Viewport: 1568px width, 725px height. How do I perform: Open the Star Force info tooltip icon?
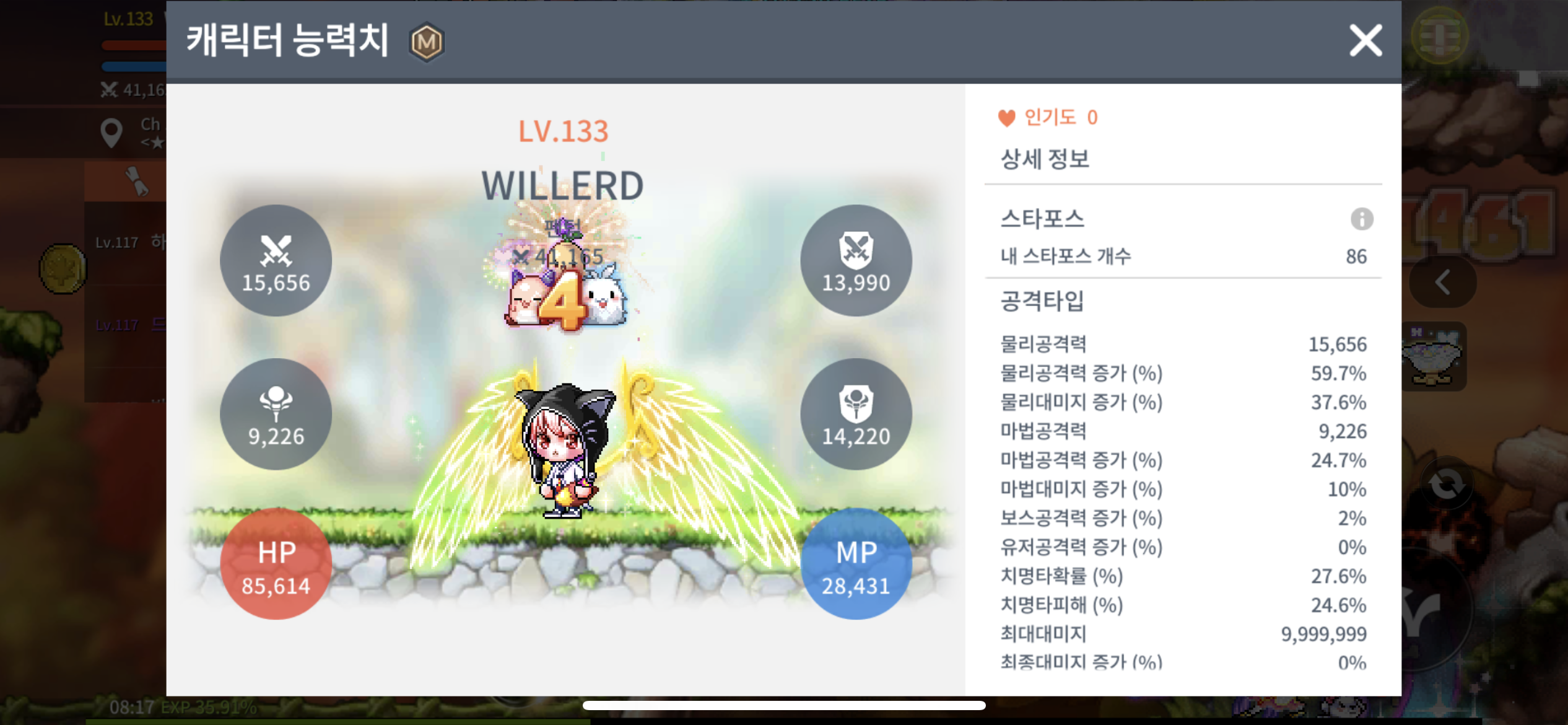coord(1362,219)
